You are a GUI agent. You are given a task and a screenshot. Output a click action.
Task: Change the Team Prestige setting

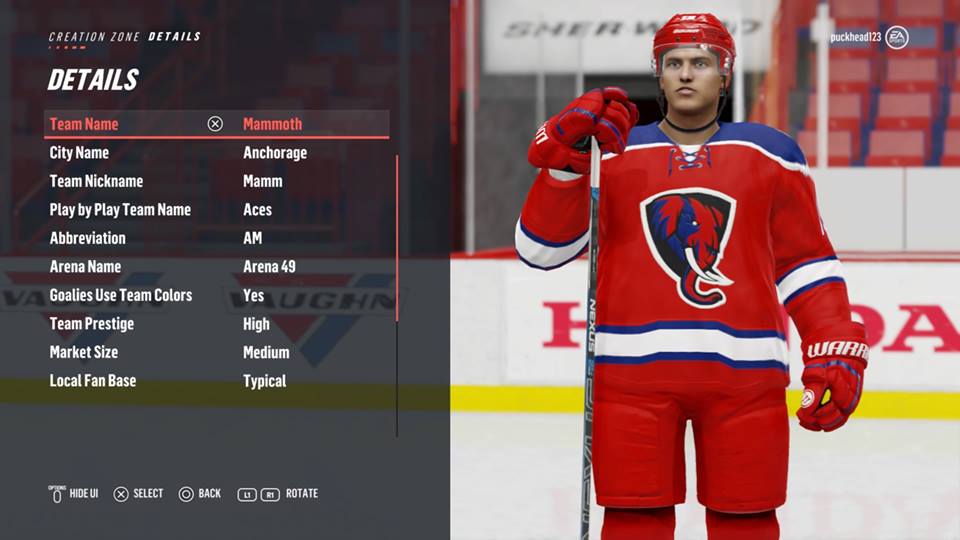216,324
